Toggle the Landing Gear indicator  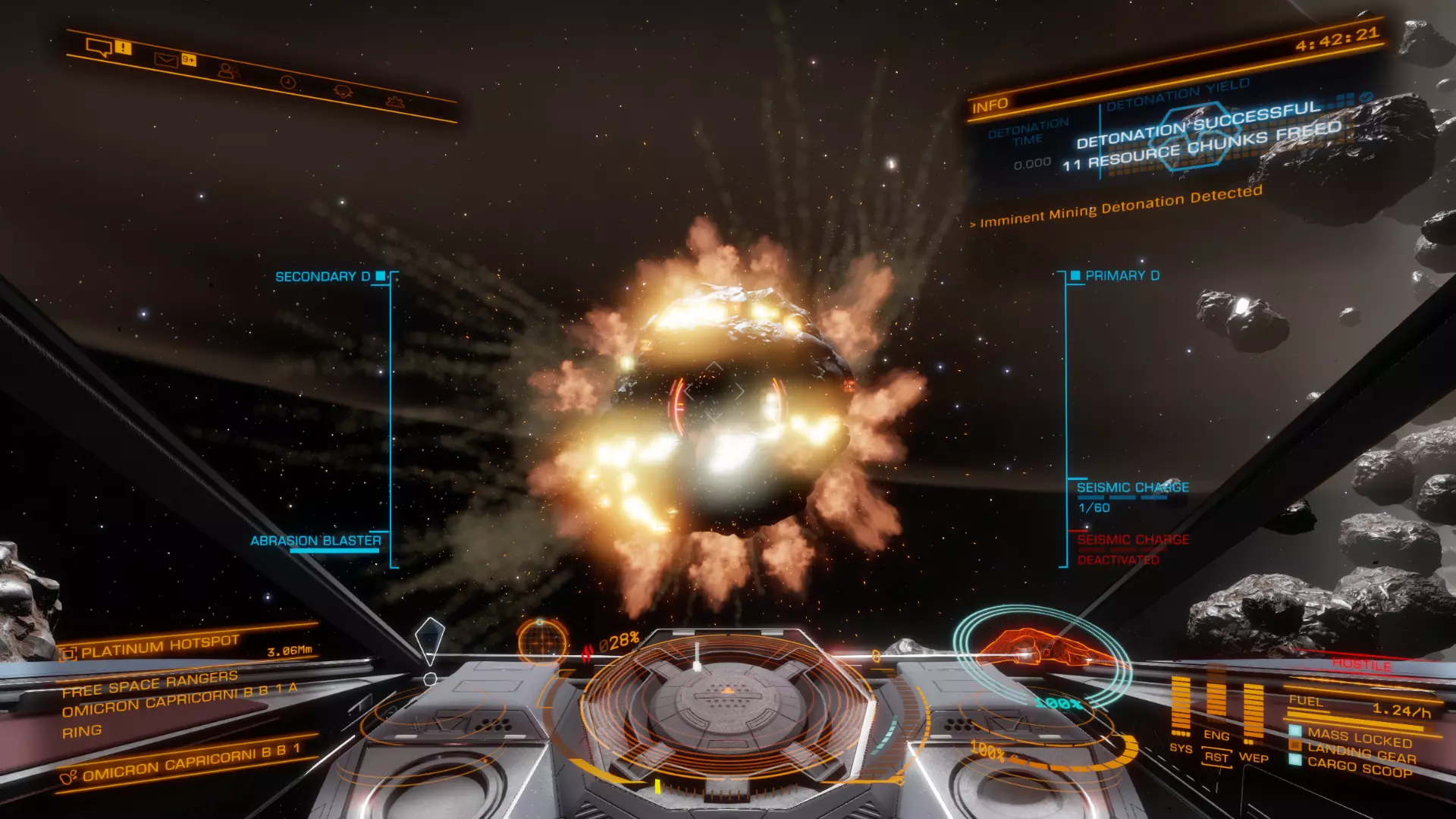point(1361,753)
